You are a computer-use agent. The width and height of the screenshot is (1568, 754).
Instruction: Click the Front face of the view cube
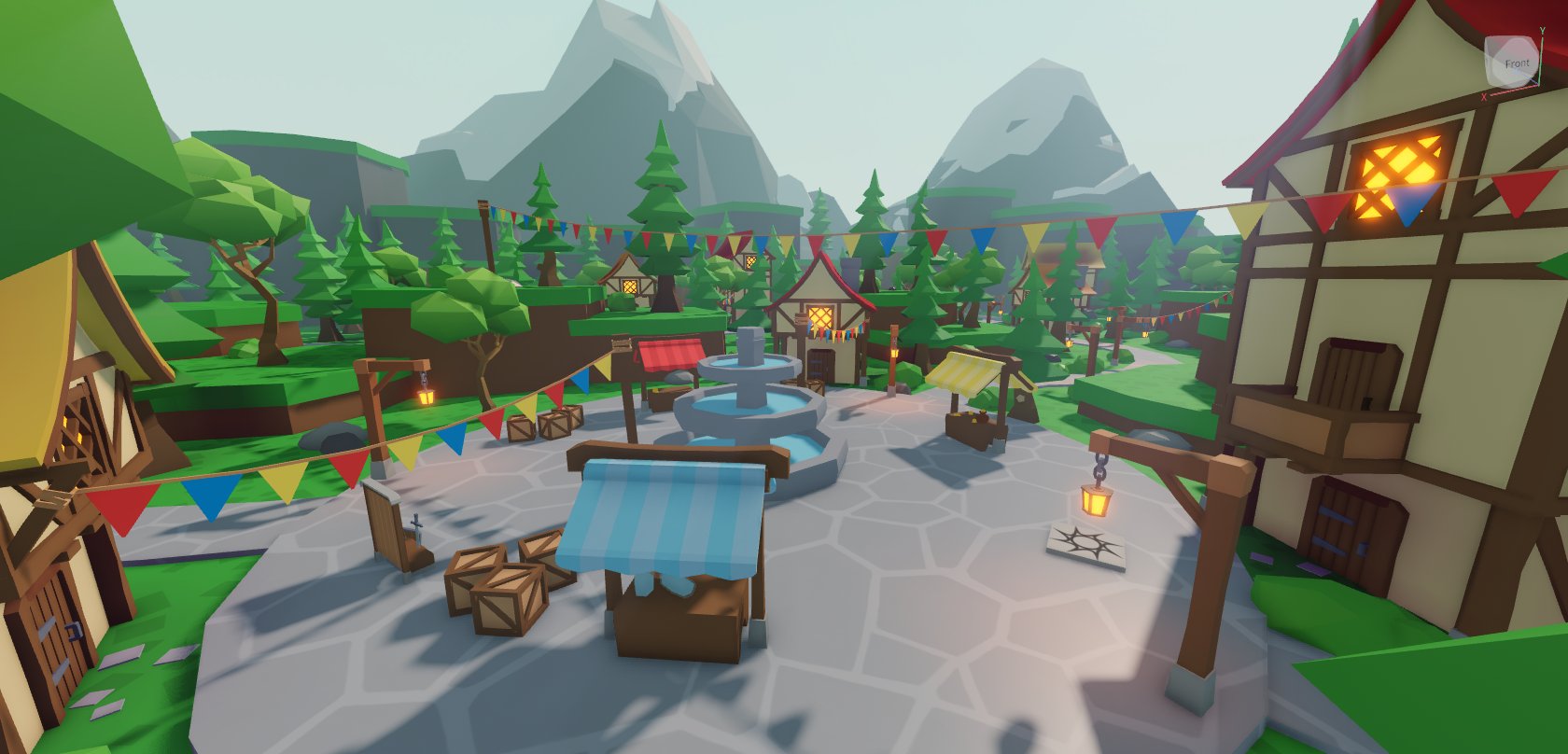(x=1516, y=63)
